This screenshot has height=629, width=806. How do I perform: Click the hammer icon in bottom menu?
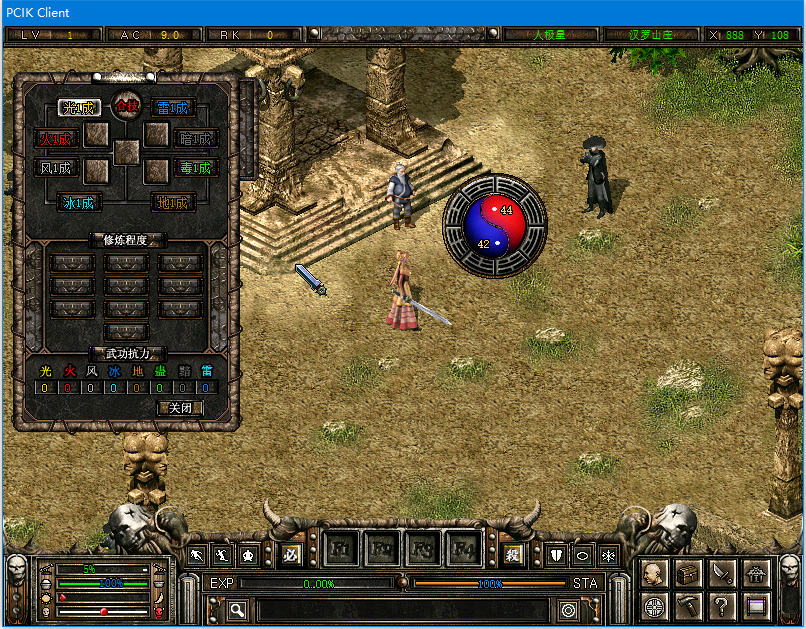[x=688, y=606]
